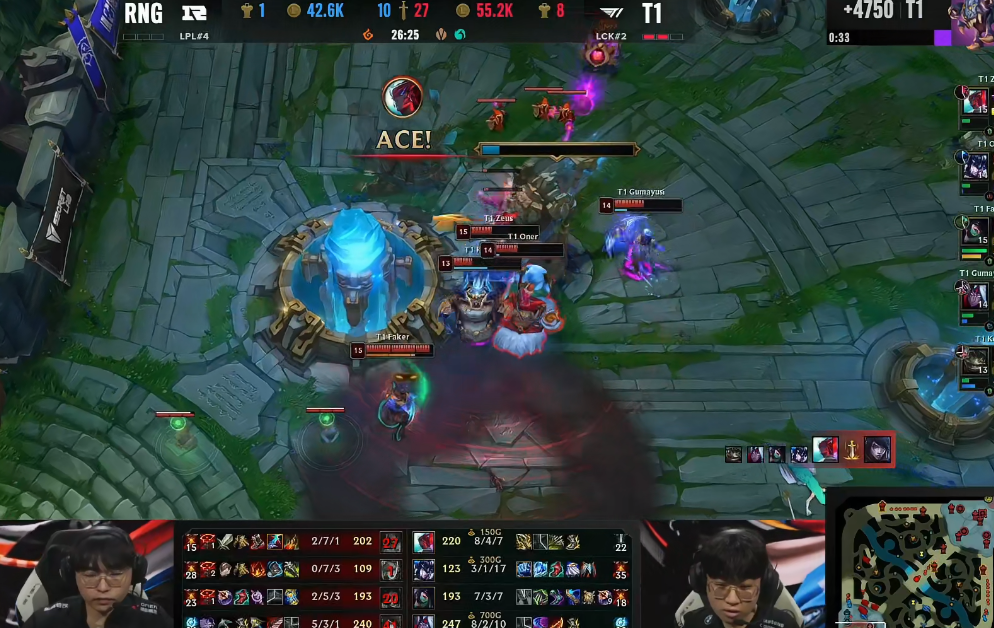The image size is (994, 628).
Task: Select the victim portrait in the kill feed
Action: tap(878, 449)
